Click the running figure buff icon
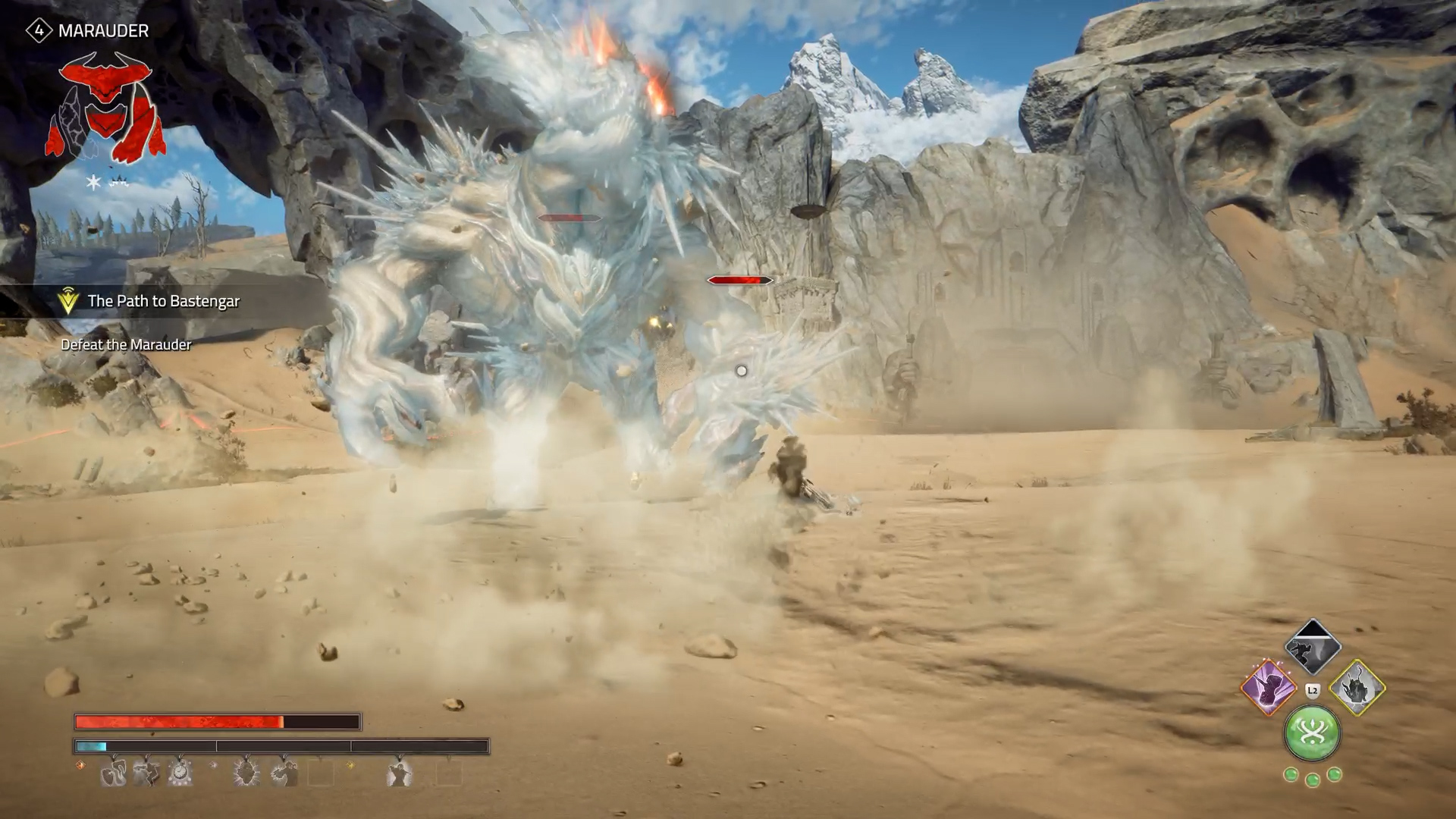Viewport: 1456px width, 819px height. tap(146, 773)
